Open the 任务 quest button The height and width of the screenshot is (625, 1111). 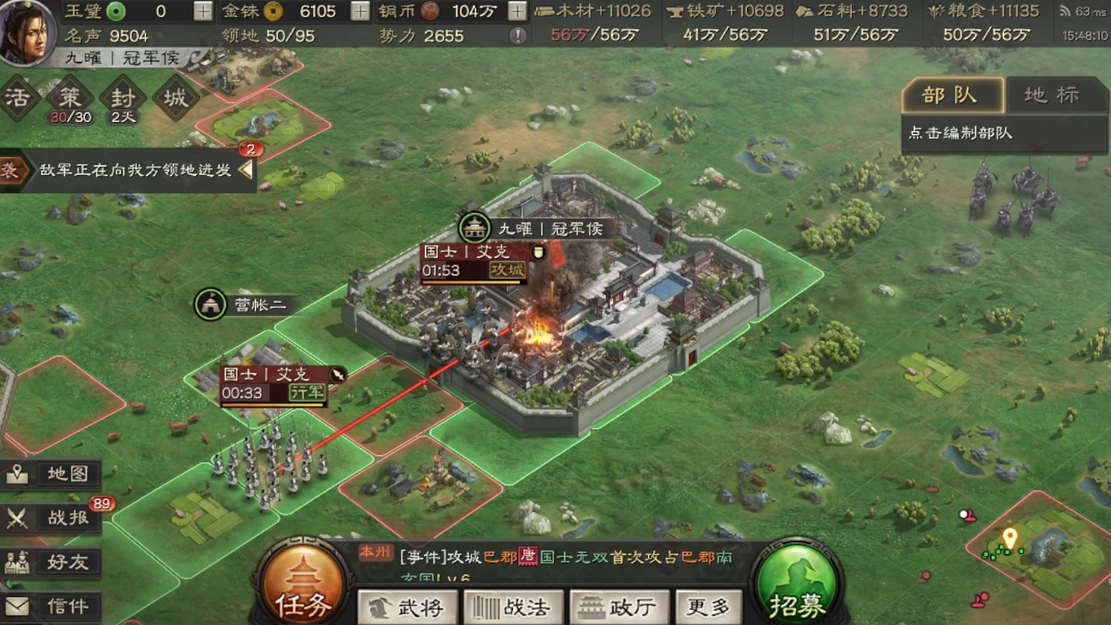(303, 586)
